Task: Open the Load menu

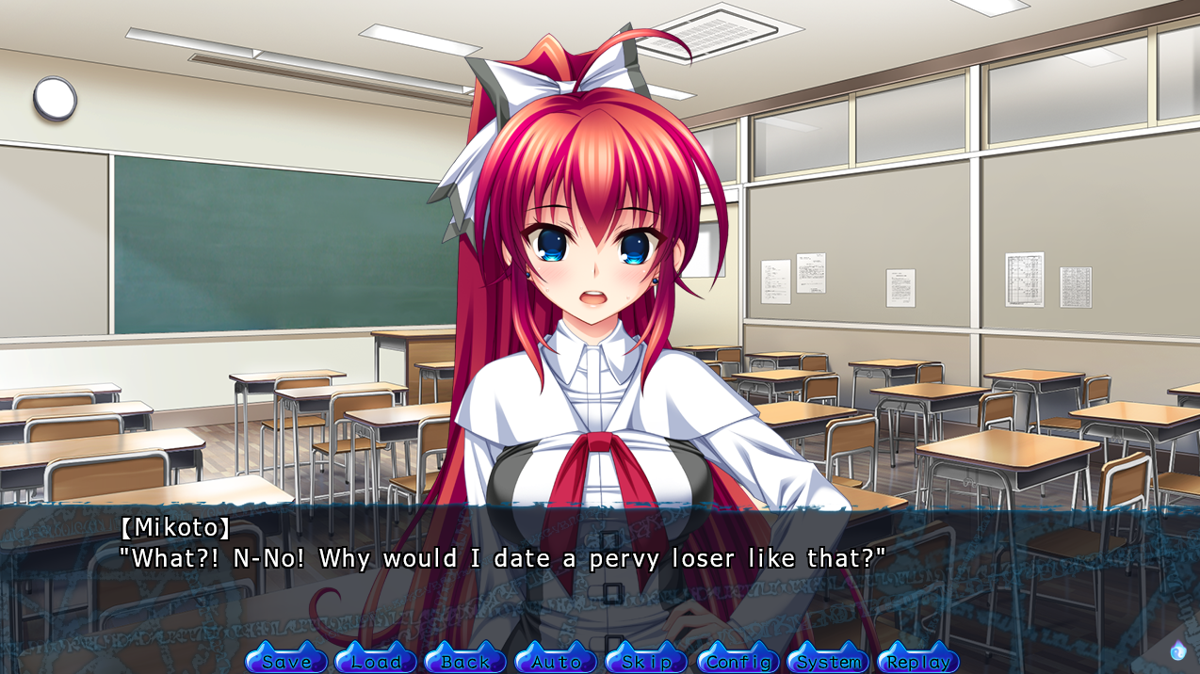Action: click(x=376, y=661)
